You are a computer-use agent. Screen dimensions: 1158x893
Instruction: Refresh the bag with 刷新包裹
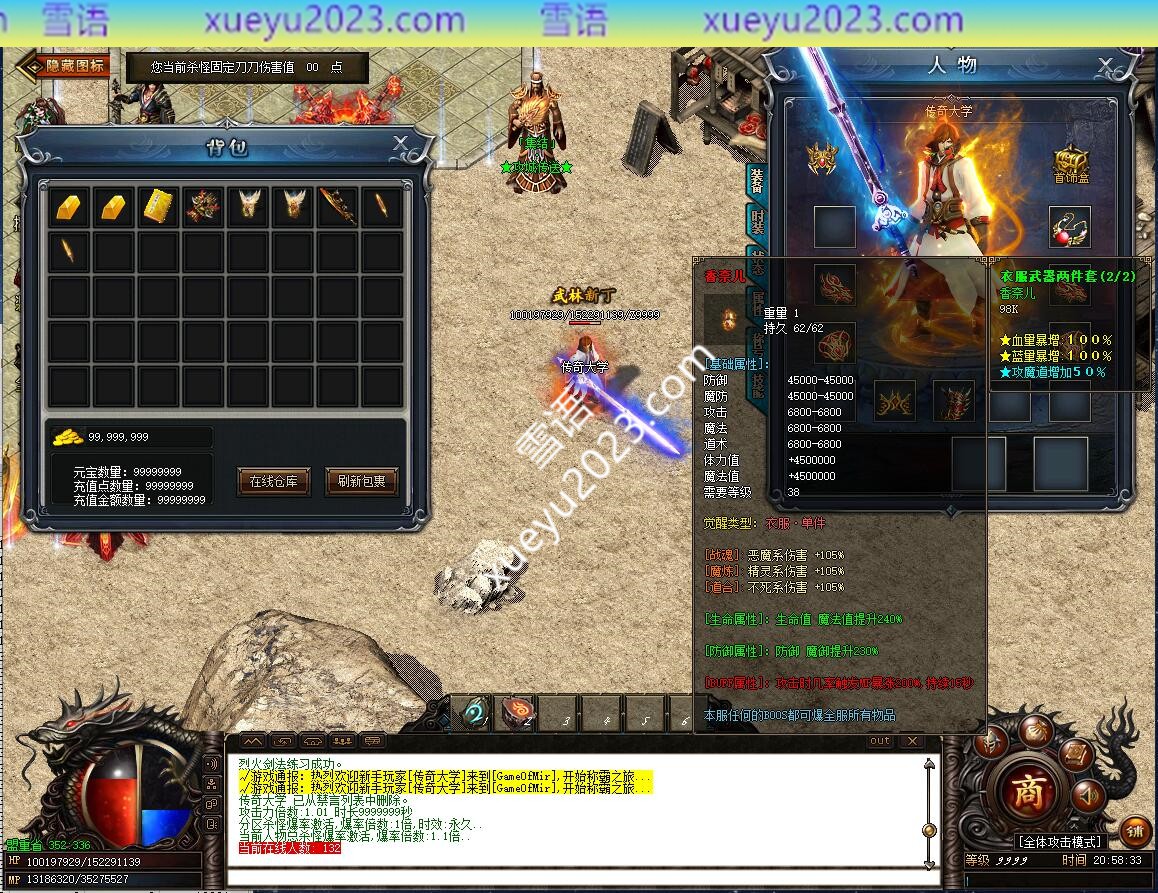point(361,481)
